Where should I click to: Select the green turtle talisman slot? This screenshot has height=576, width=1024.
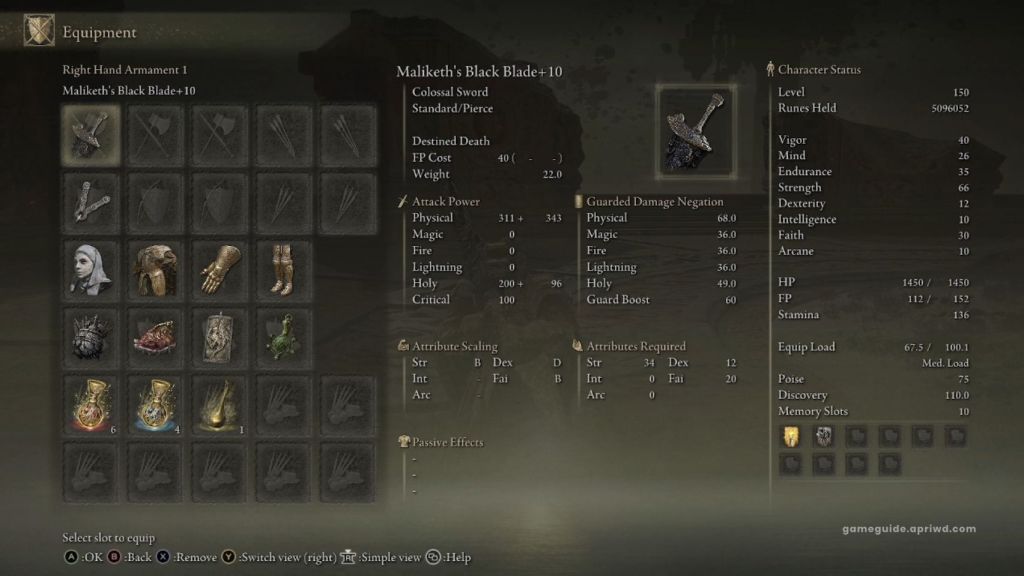(x=285, y=335)
